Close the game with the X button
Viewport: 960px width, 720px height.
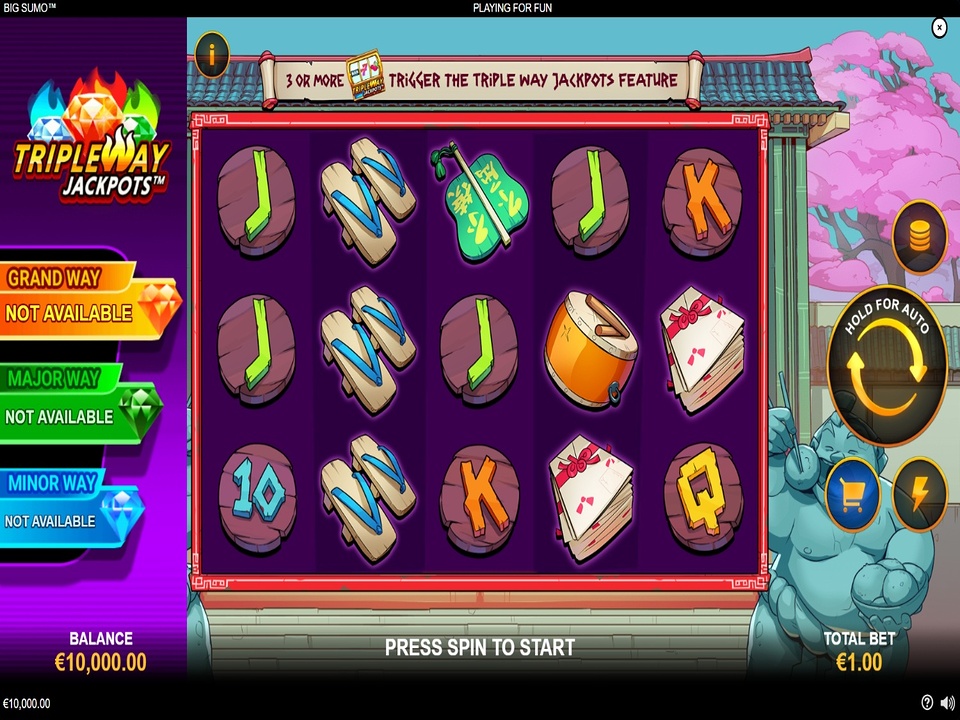coord(939,28)
